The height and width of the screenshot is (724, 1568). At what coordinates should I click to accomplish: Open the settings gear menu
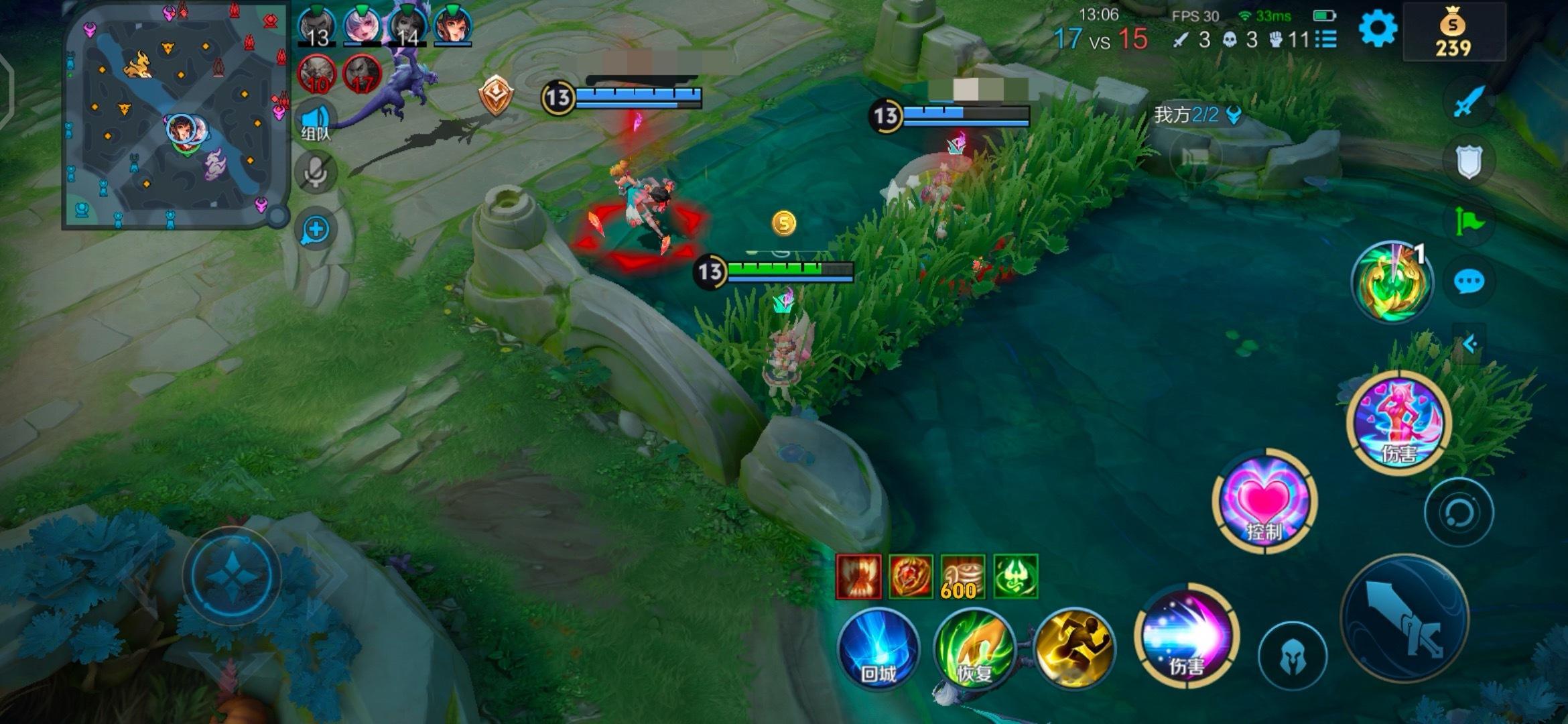pyautogui.click(x=1378, y=29)
